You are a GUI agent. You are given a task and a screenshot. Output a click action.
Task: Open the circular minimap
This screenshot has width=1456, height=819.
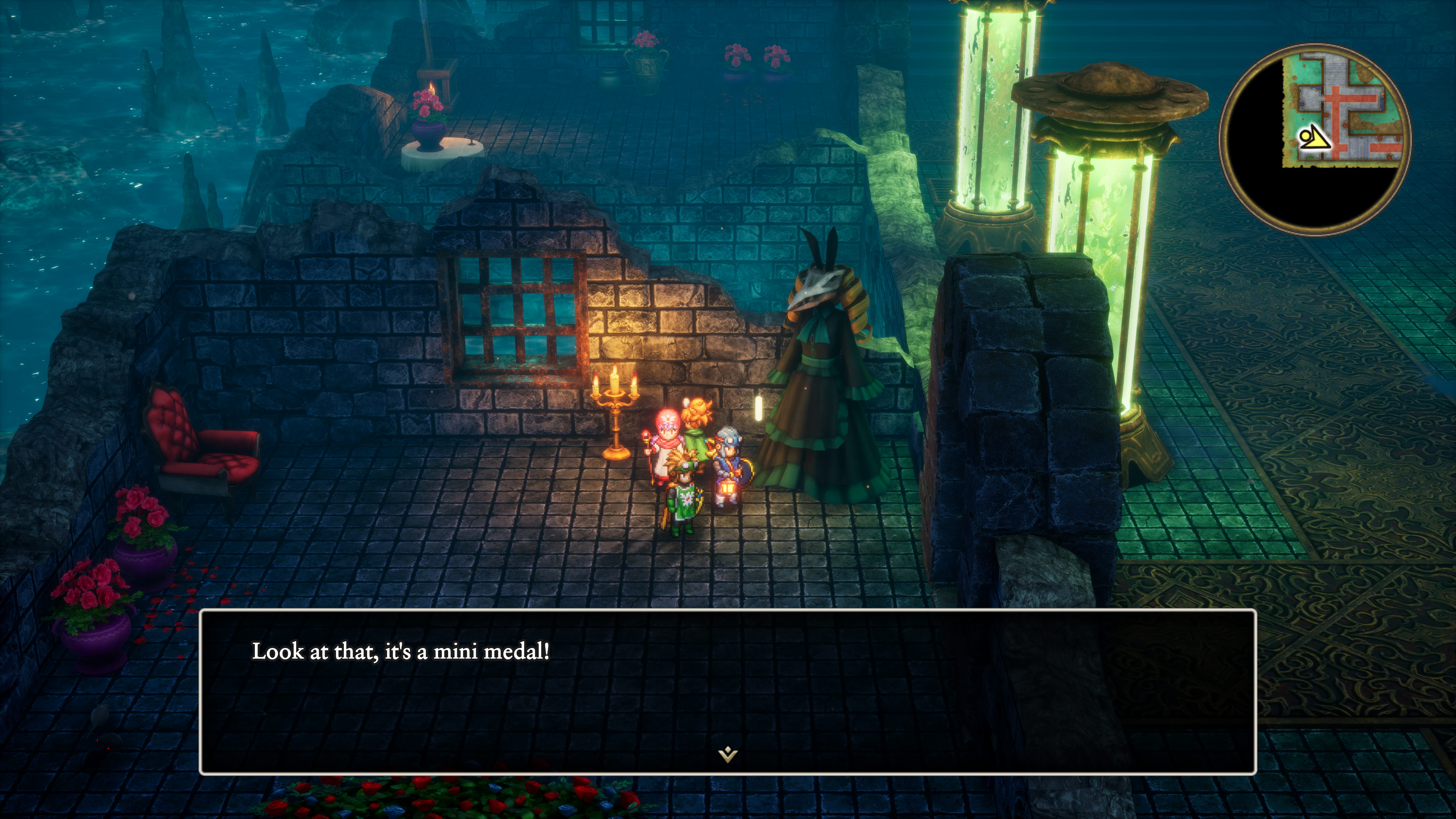tap(1315, 139)
